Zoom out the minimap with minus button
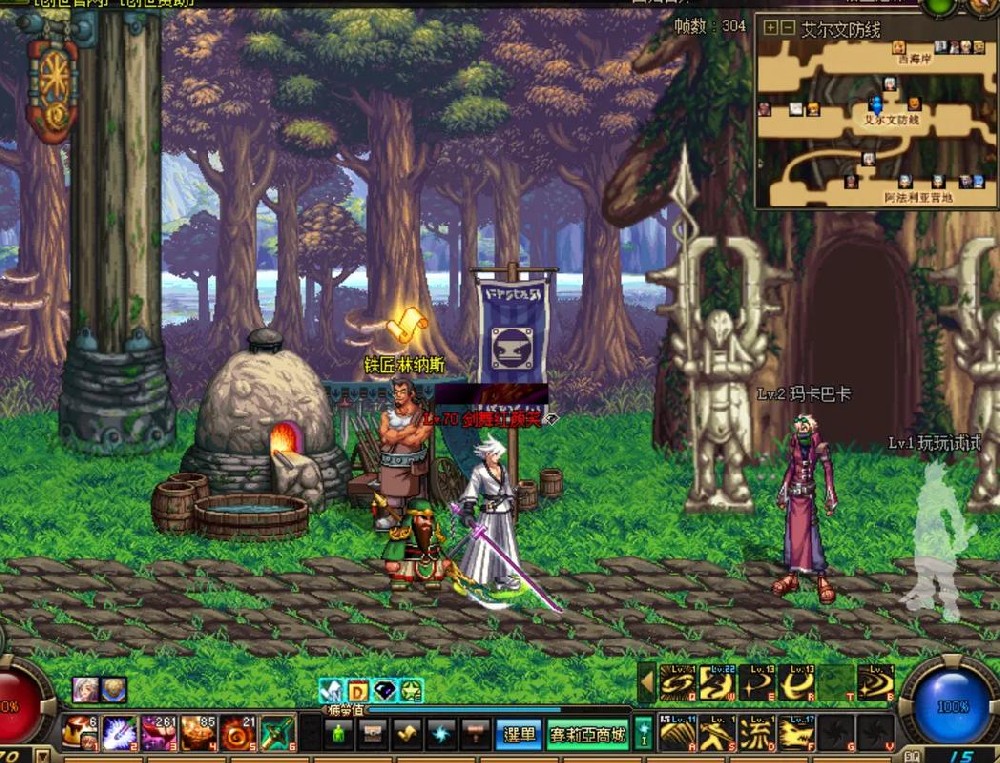 787,28
